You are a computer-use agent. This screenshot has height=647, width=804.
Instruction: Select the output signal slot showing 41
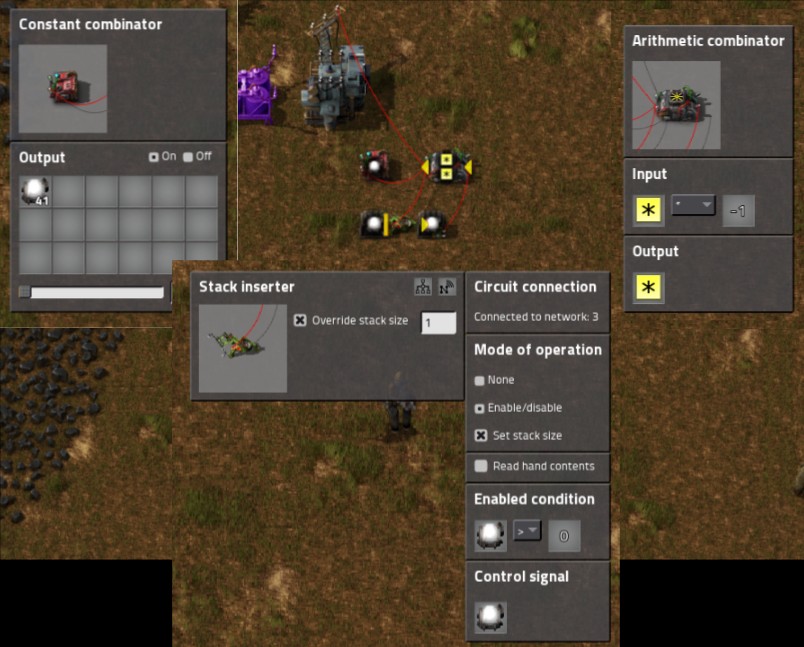click(x=35, y=191)
